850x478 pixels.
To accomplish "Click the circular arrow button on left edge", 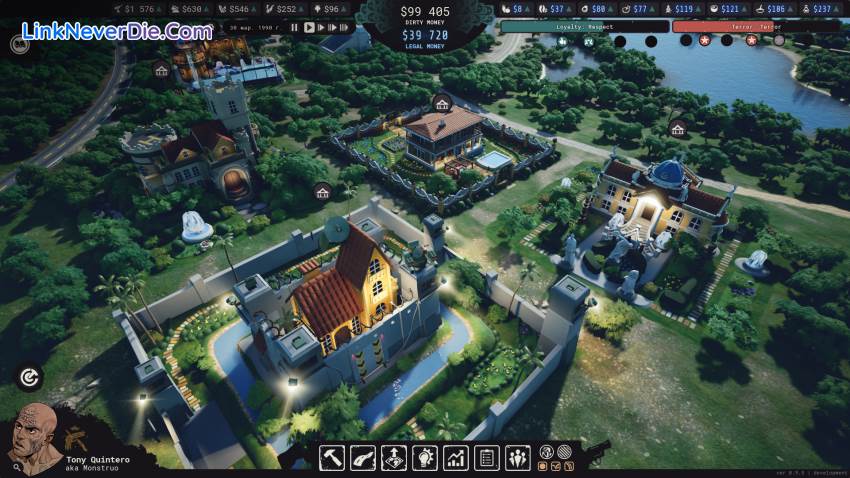I will 30,376.
